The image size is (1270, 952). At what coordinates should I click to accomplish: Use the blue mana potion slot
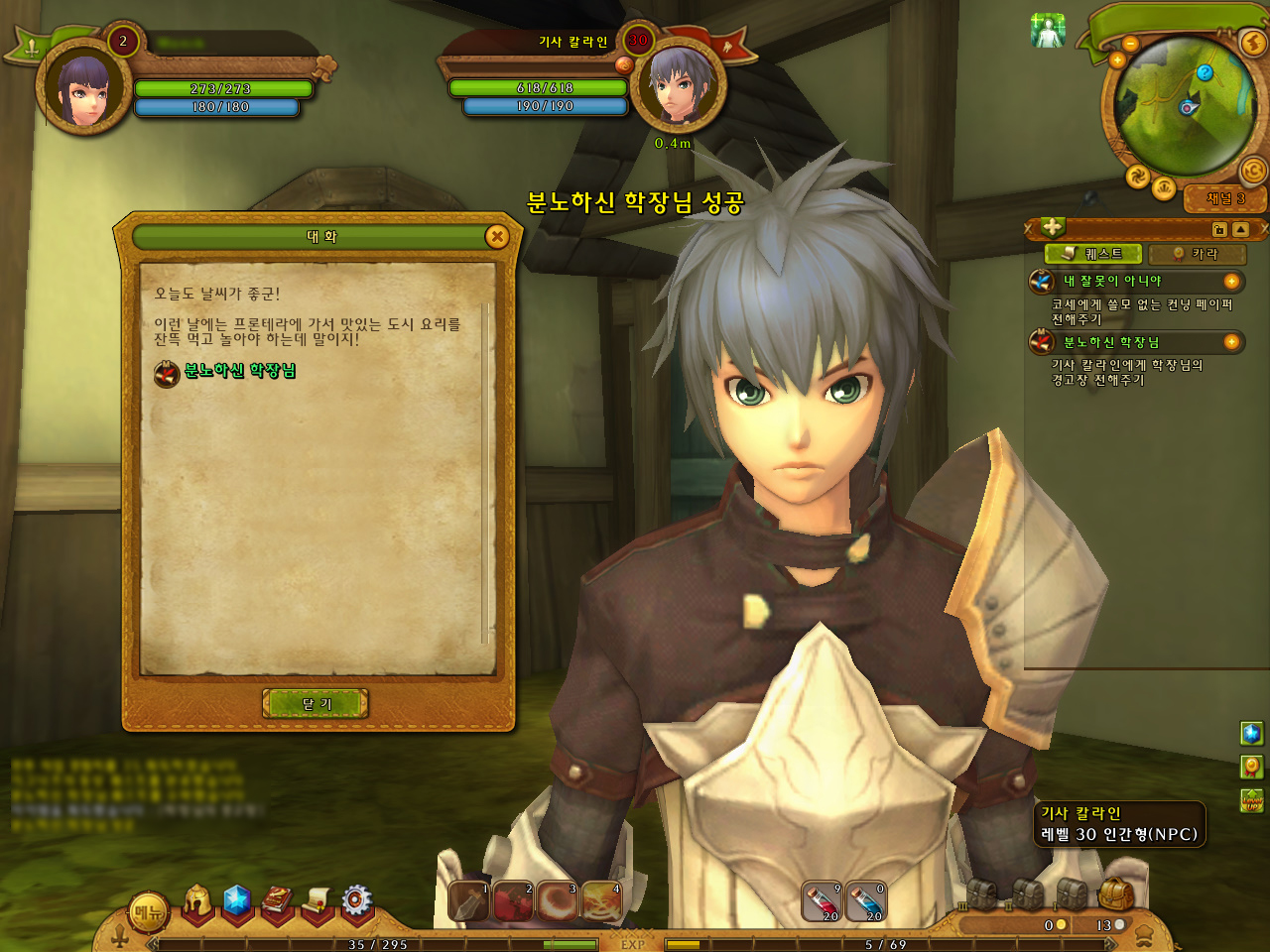click(x=865, y=901)
